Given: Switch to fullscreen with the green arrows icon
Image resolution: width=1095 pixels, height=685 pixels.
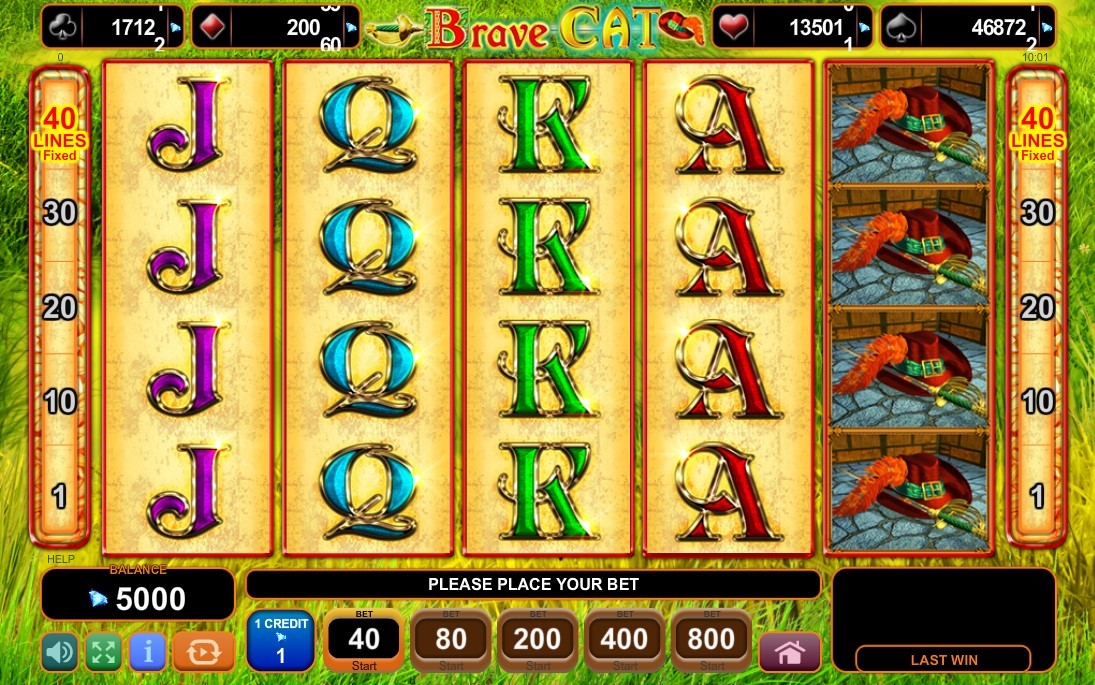Looking at the screenshot, I should (x=103, y=653).
